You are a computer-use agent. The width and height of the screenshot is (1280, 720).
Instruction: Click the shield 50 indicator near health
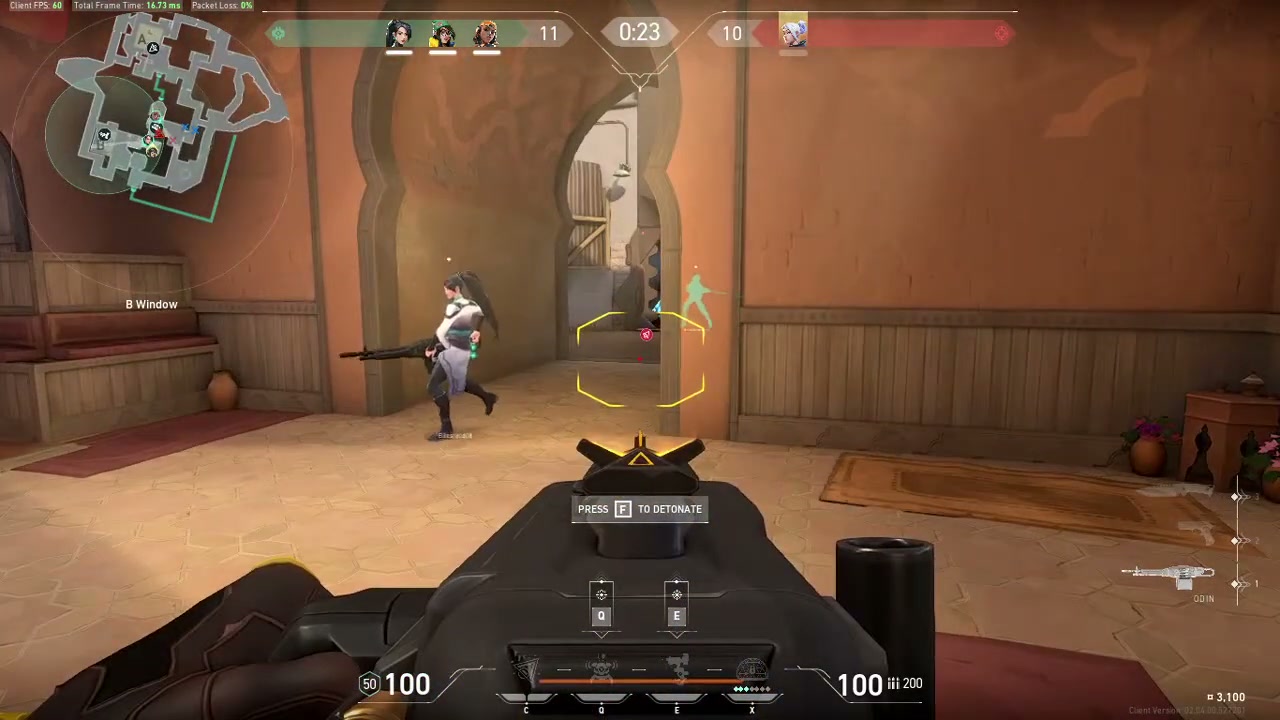[370, 684]
